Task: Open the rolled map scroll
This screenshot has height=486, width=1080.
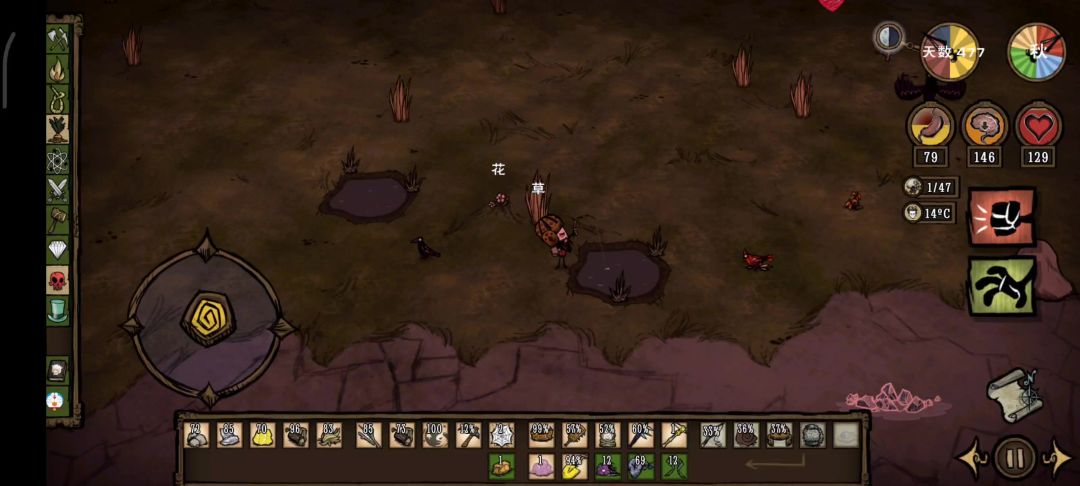Action: click(1012, 394)
